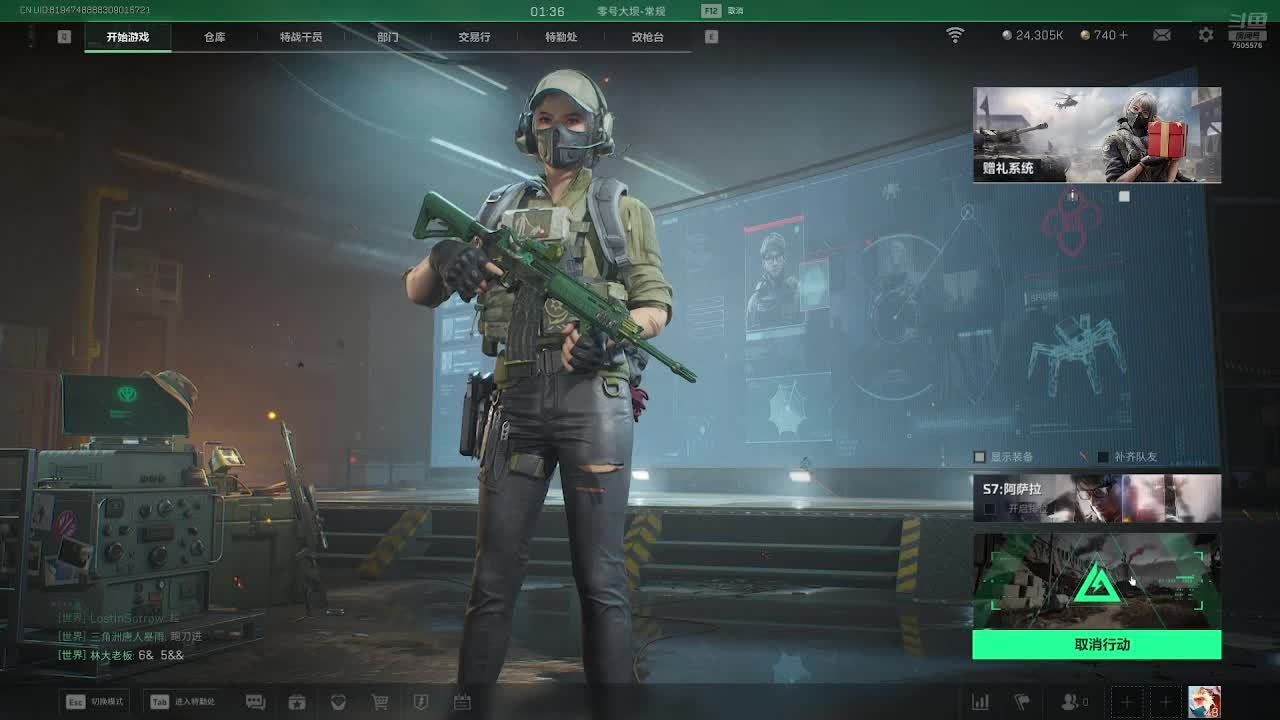Open the settings gear icon
This screenshot has width=1280, height=720.
tap(1206, 35)
